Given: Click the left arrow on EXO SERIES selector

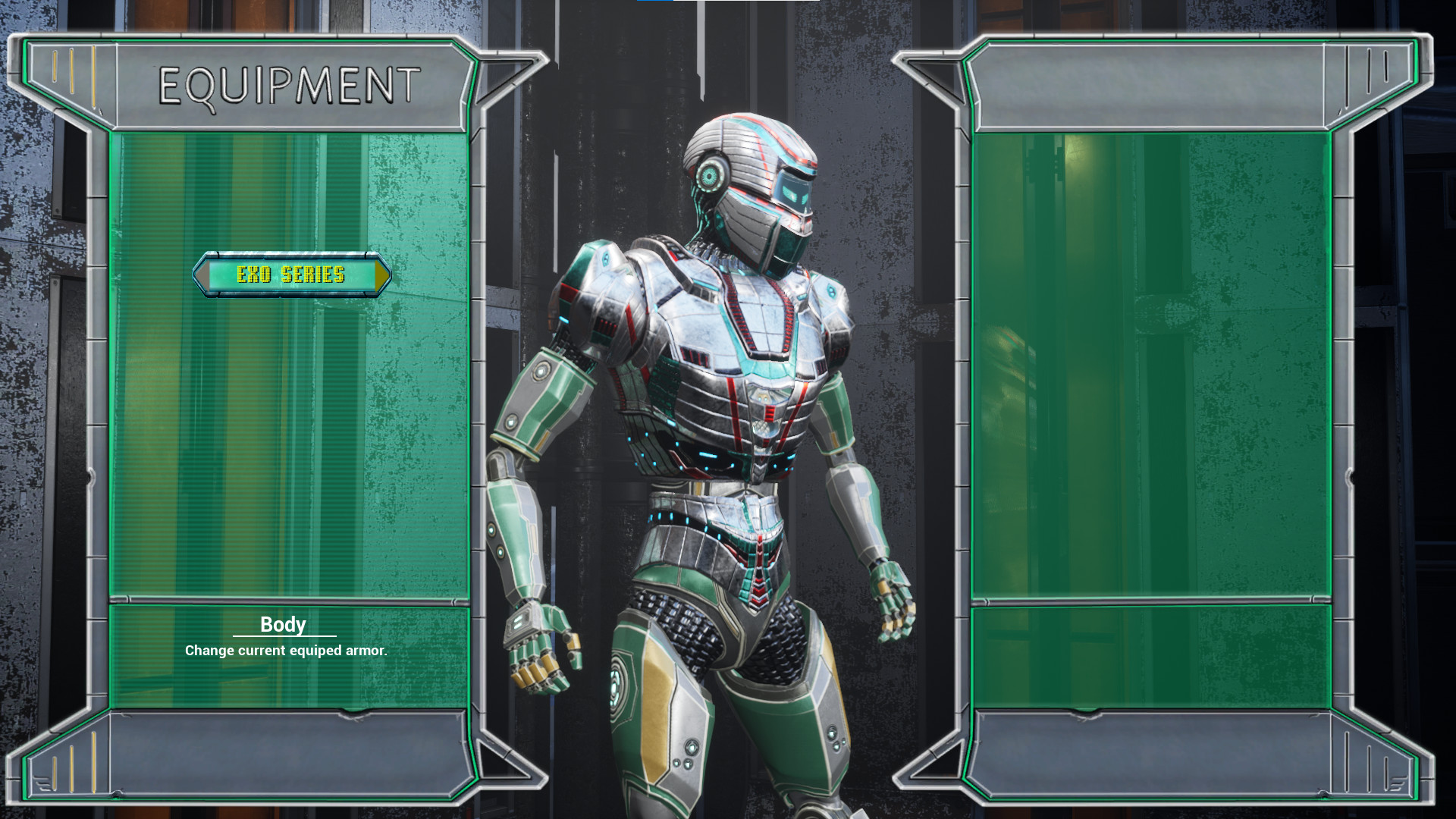Looking at the screenshot, I should 203,274.
